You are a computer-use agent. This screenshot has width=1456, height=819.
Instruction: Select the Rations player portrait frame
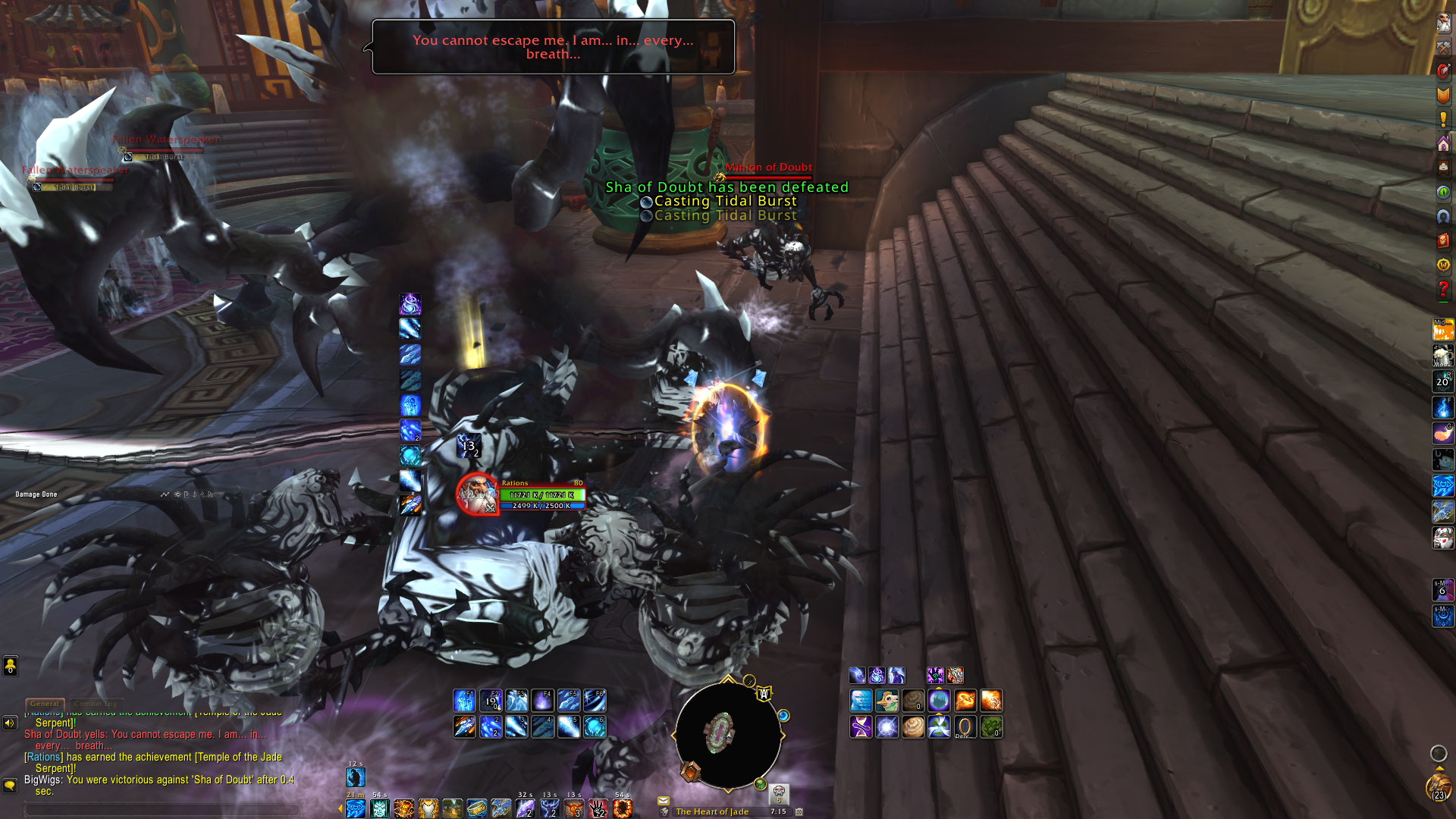478,494
